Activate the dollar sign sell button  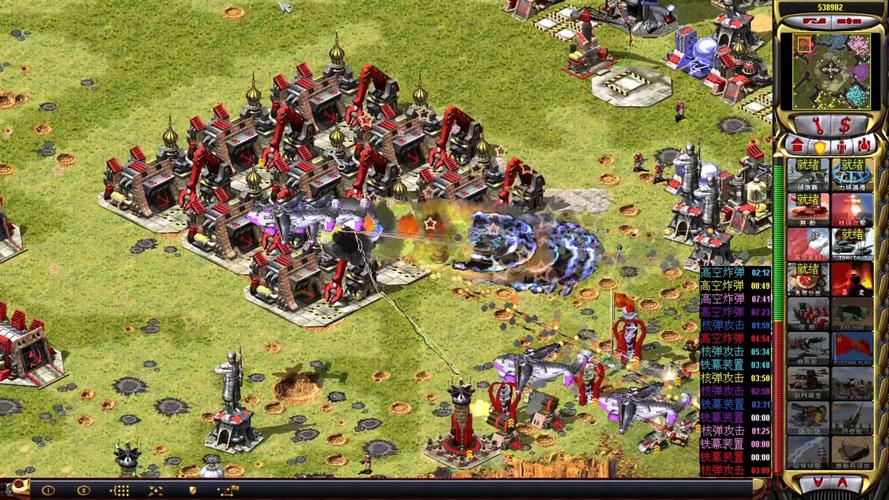845,125
